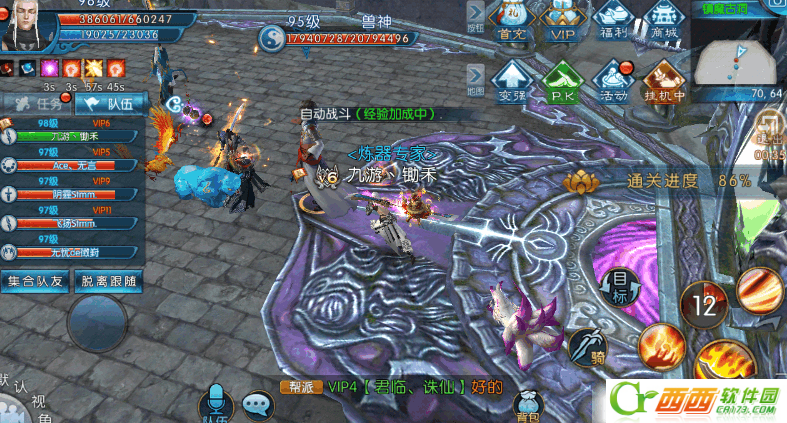
Task: Switch to the 队伍 team tab
Action: click(111, 103)
